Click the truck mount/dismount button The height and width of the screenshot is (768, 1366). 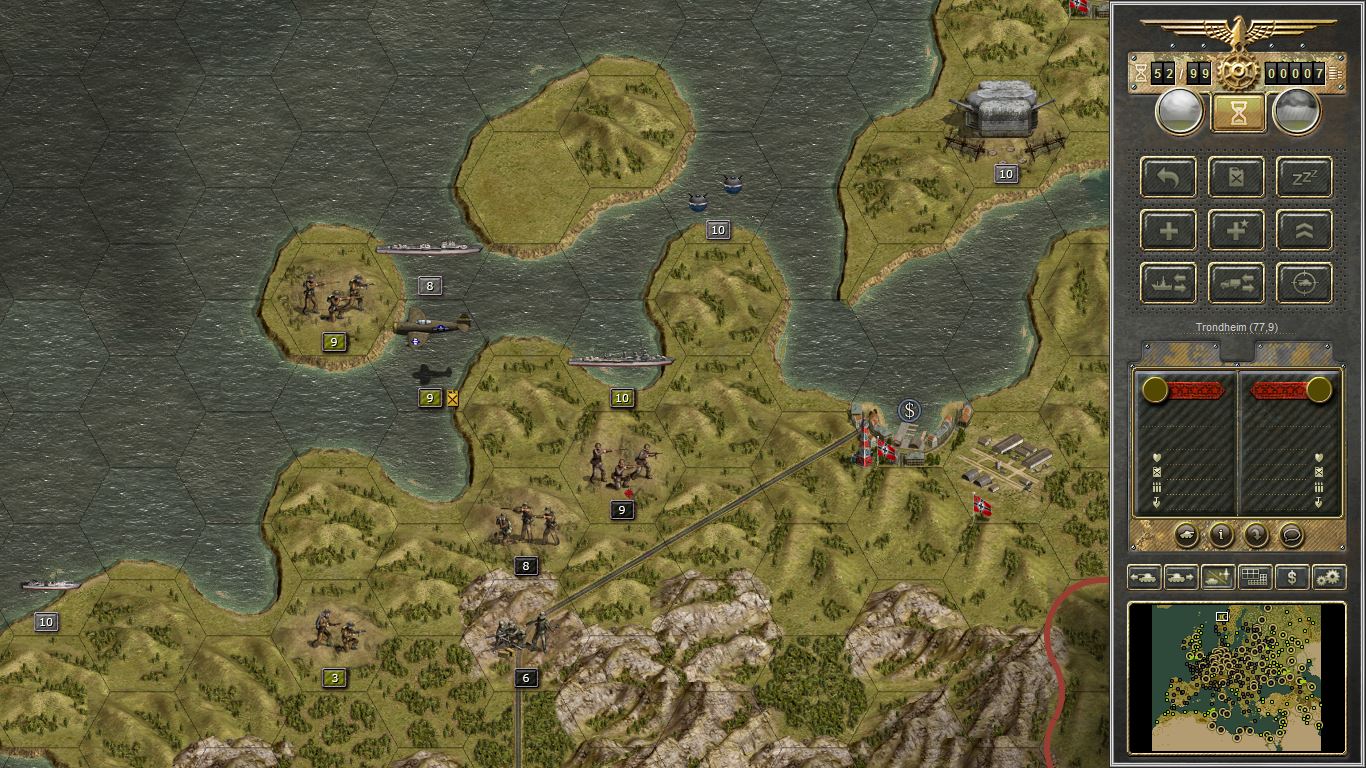[1237, 283]
